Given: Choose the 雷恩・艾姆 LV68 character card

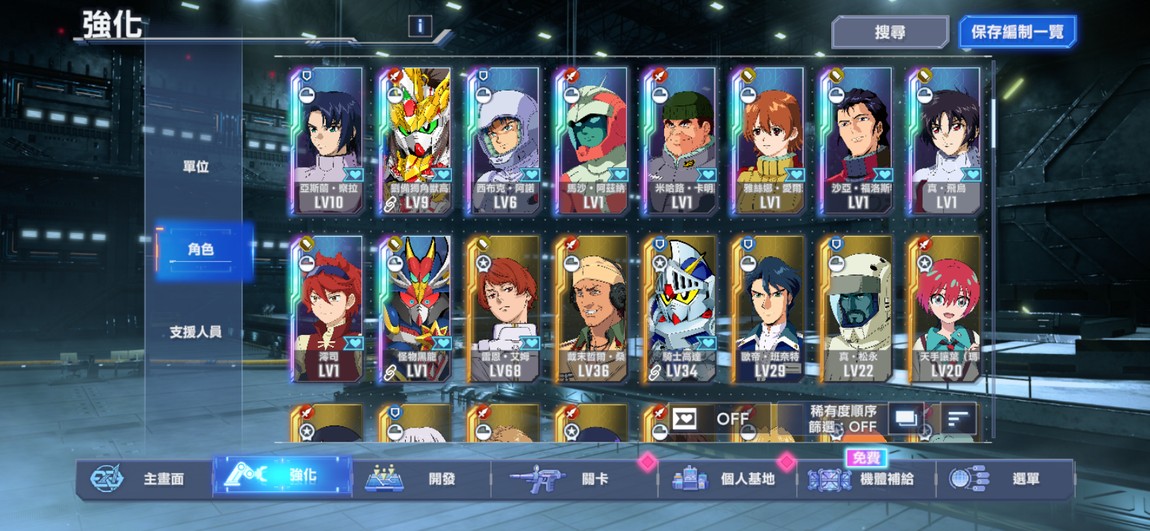Looking at the screenshot, I should [503, 310].
